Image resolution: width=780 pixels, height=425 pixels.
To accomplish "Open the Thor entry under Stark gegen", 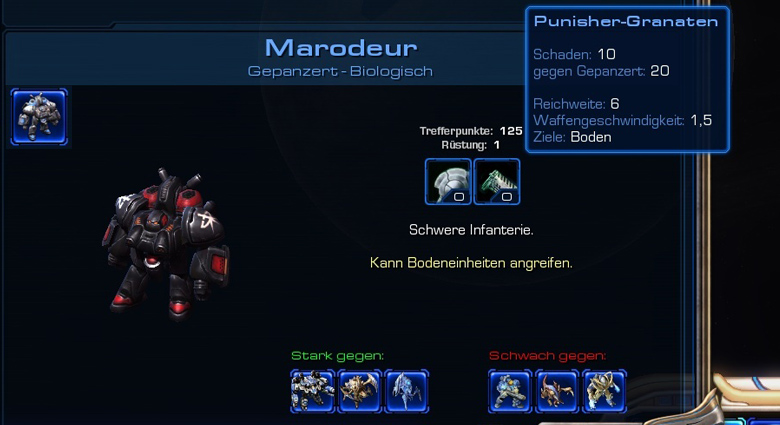I will coord(312,390).
